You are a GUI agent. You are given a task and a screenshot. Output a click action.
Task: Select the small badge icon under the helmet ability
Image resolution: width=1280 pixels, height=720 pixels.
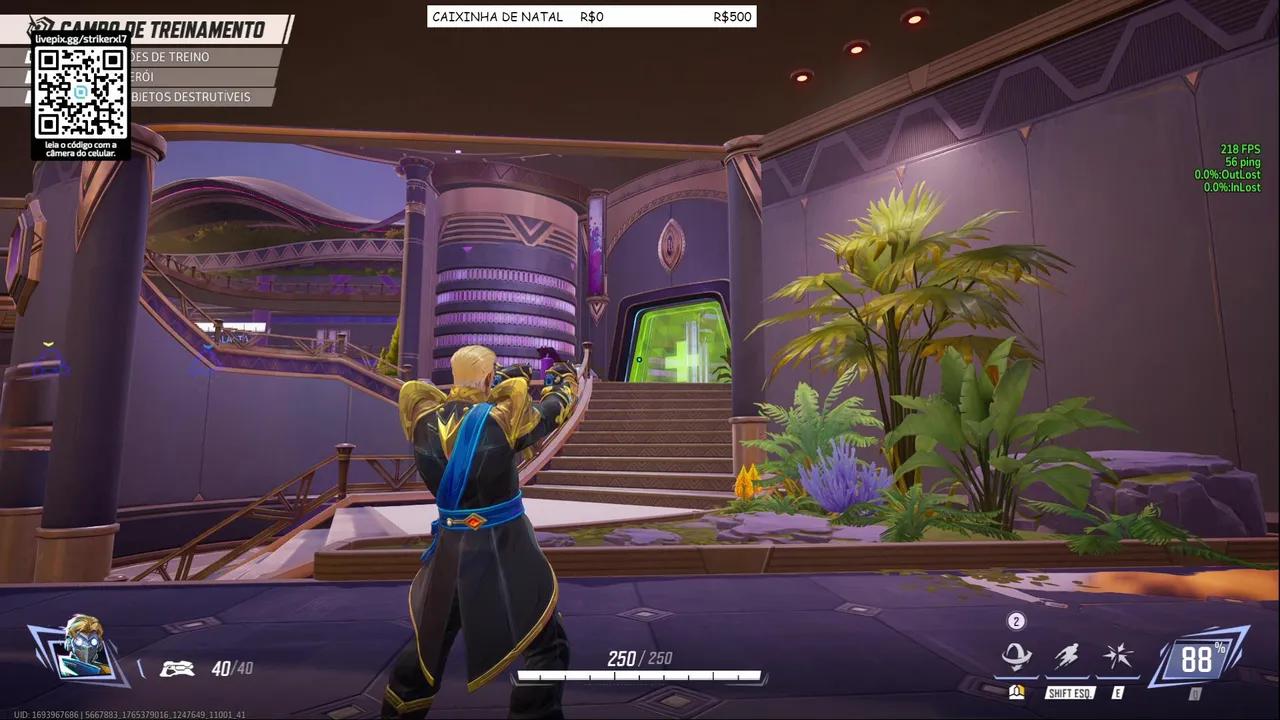(1016, 692)
